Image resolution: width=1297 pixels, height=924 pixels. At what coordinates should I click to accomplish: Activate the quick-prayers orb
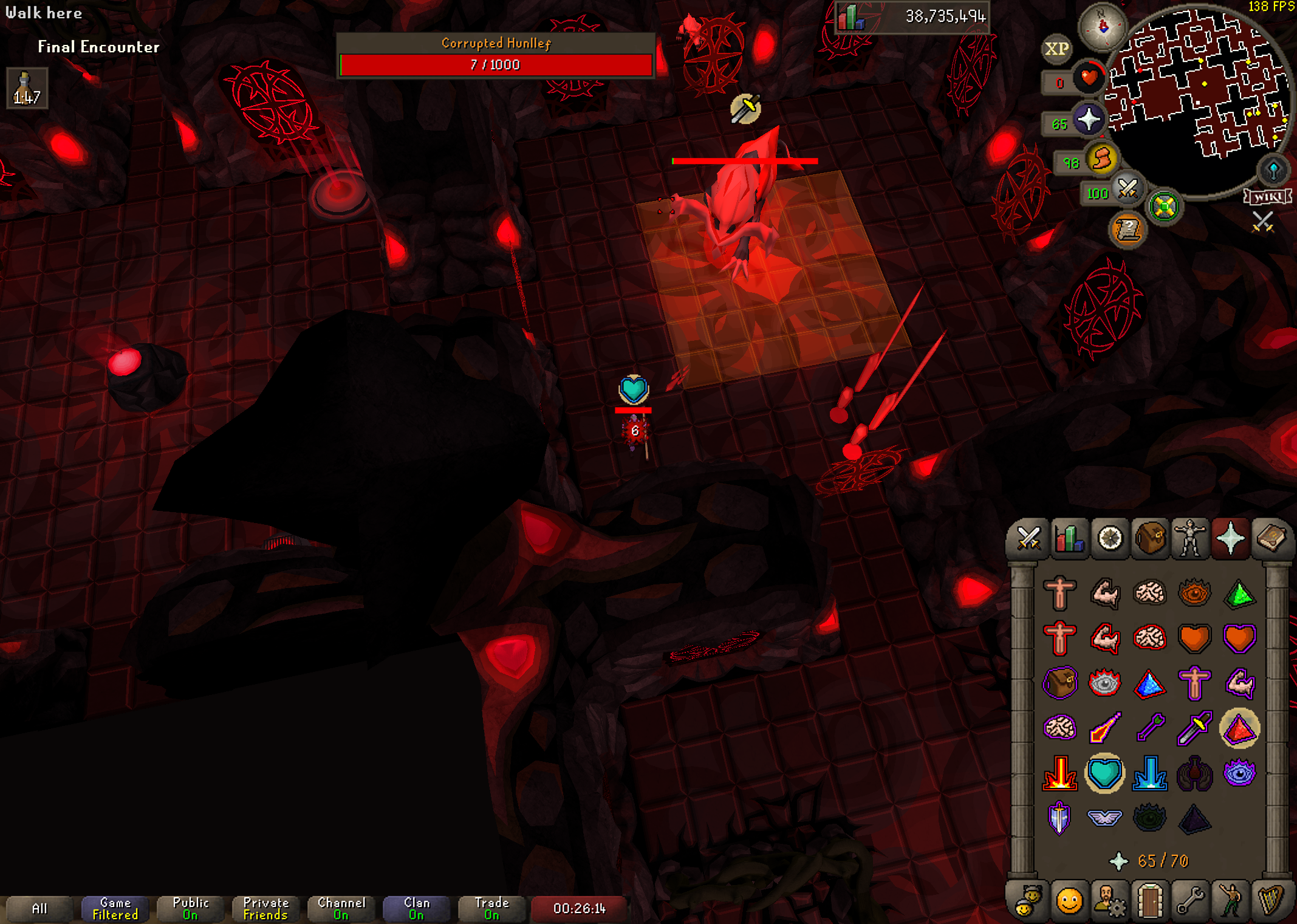pyautogui.click(x=1088, y=119)
